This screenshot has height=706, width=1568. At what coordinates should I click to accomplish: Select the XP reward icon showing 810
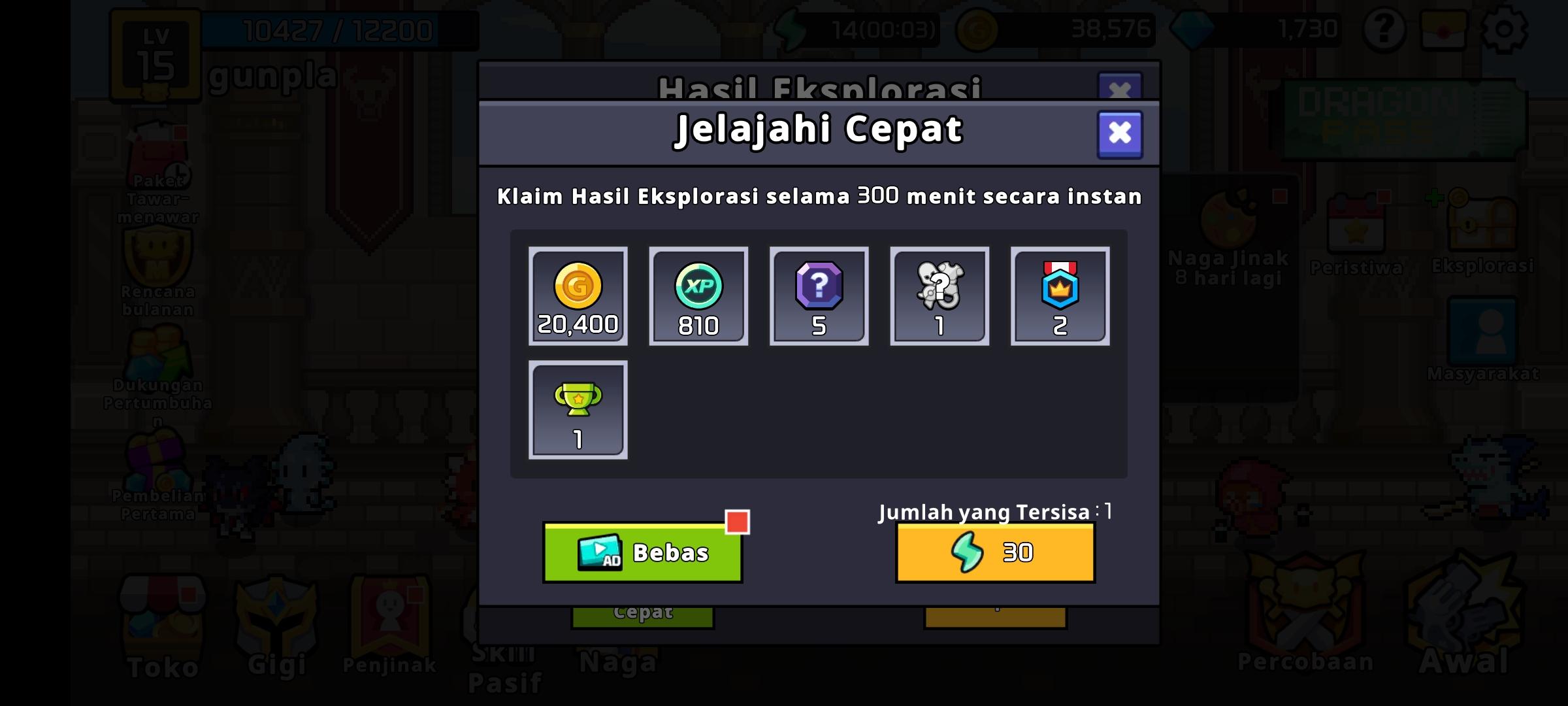pos(697,295)
